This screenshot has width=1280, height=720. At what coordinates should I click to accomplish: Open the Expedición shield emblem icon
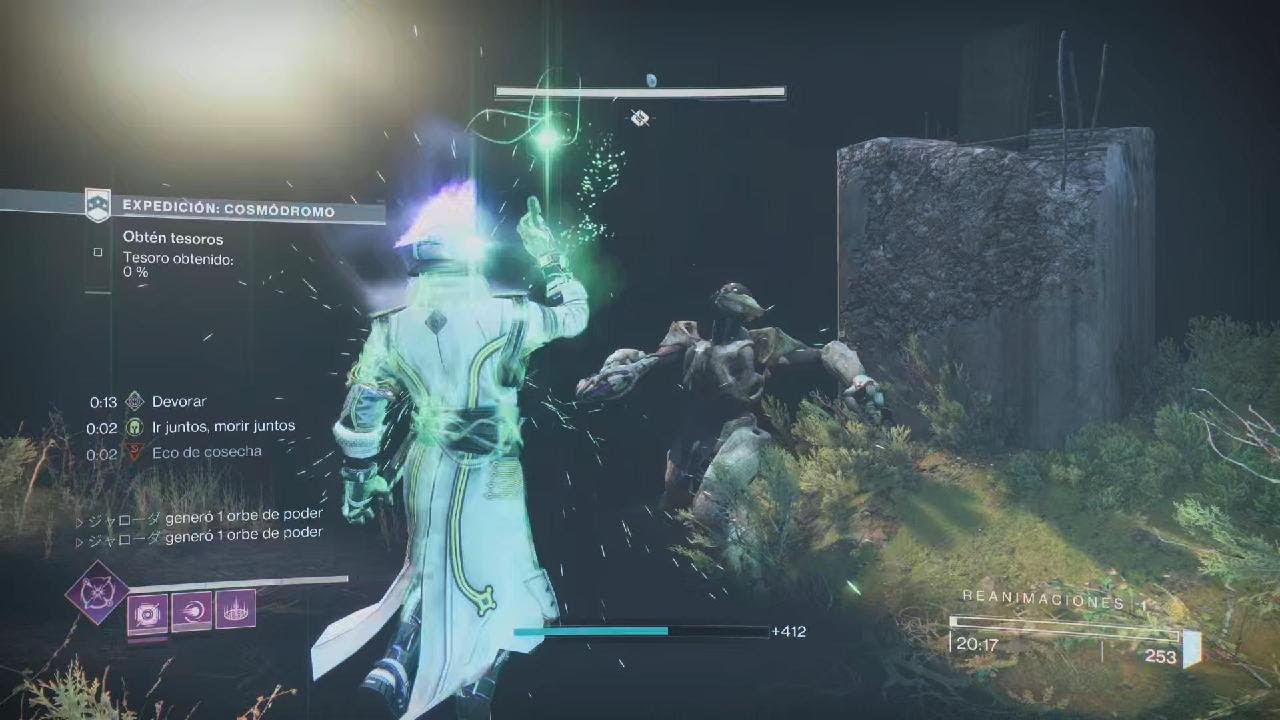[x=97, y=205]
